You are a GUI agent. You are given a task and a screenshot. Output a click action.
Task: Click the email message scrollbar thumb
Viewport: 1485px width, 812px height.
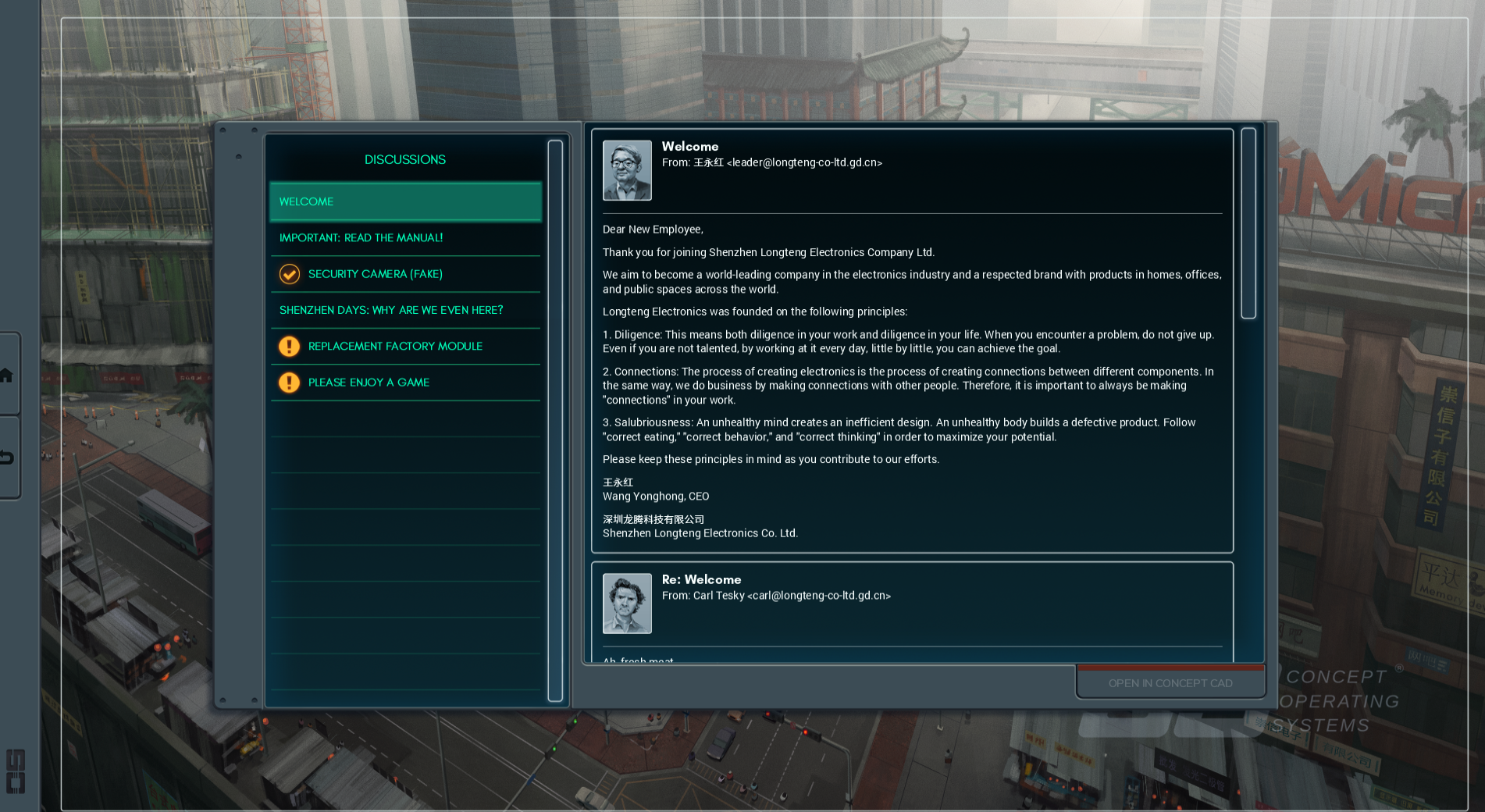[x=1248, y=223]
